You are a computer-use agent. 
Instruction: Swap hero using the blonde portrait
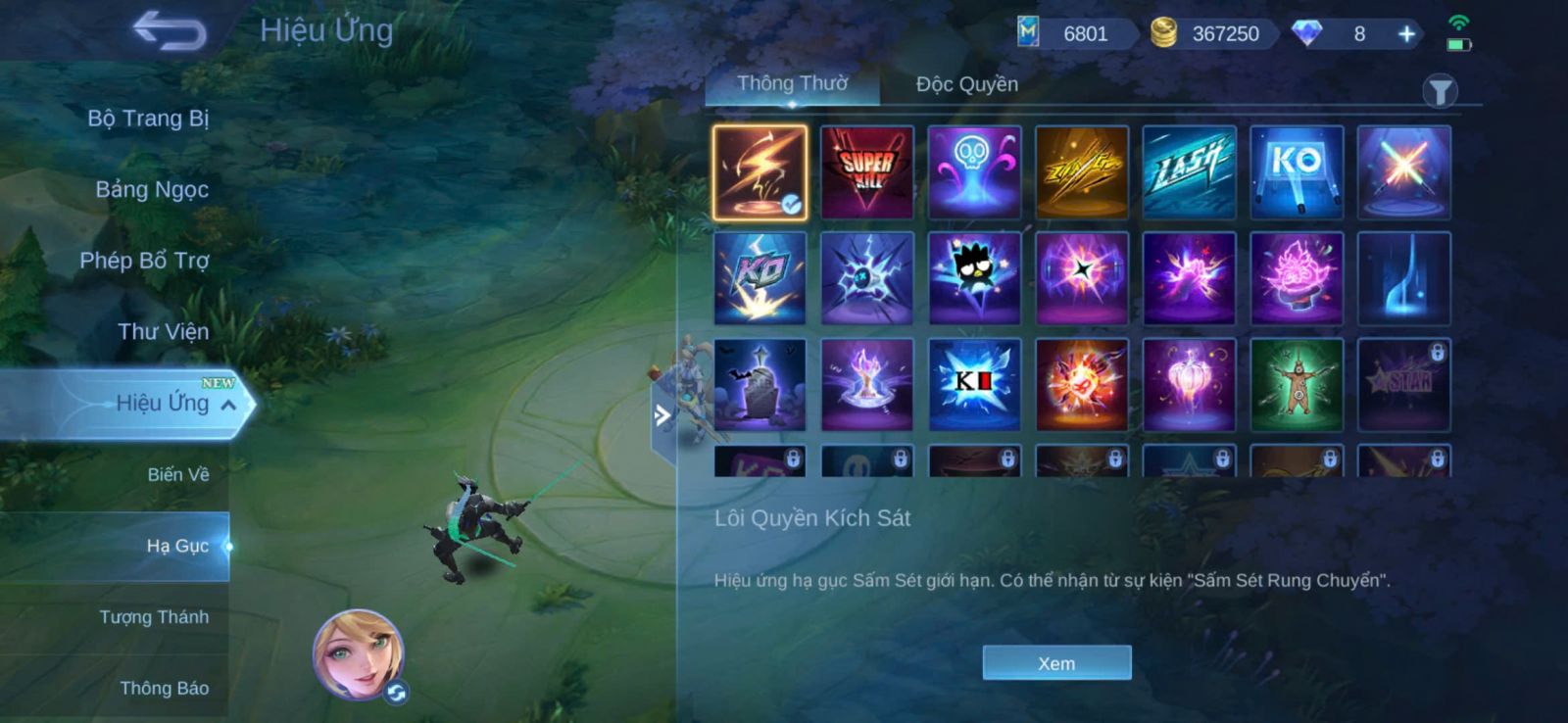[359, 654]
